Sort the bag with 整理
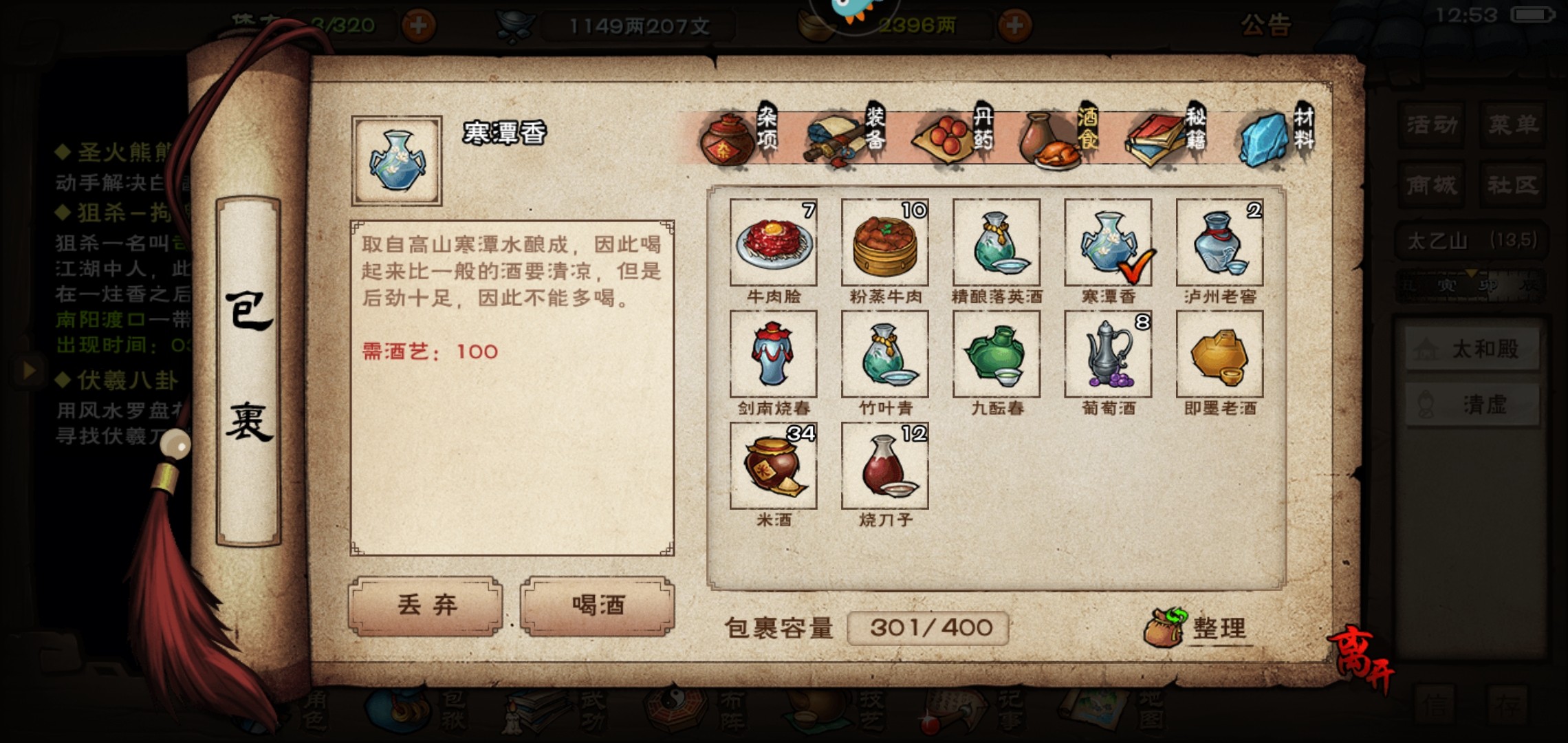The image size is (1568, 743). coord(1198,627)
